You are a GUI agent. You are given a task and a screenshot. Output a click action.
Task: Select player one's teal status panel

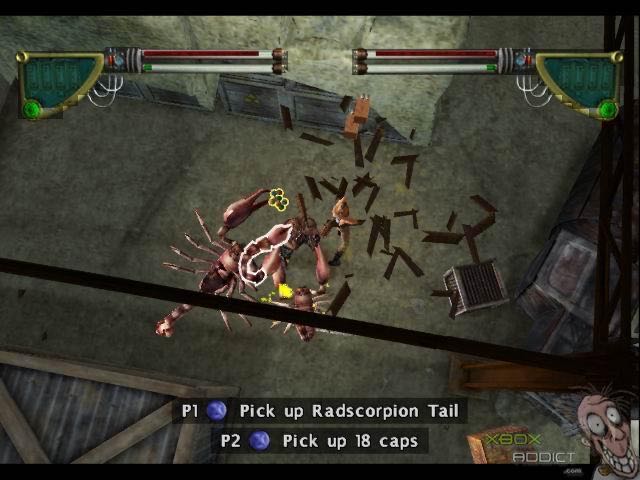pos(60,78)
